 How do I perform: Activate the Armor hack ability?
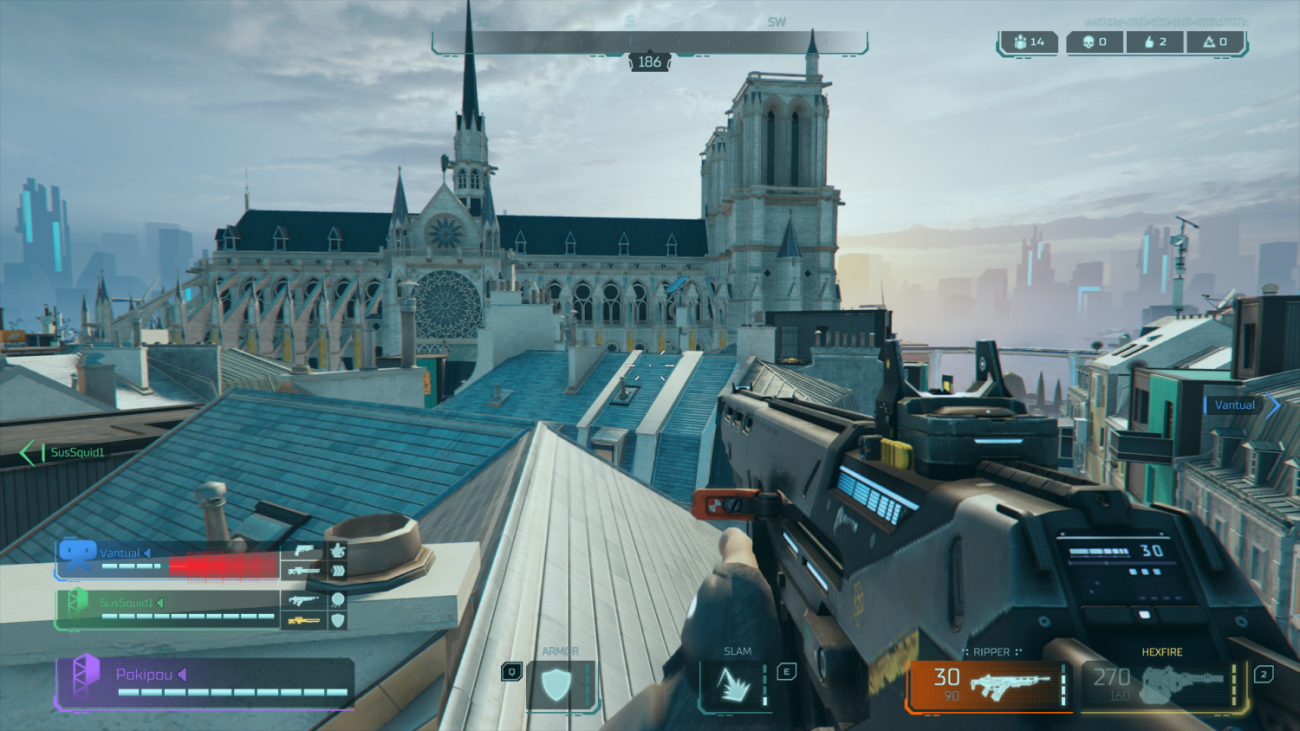[x=560, y=686]
